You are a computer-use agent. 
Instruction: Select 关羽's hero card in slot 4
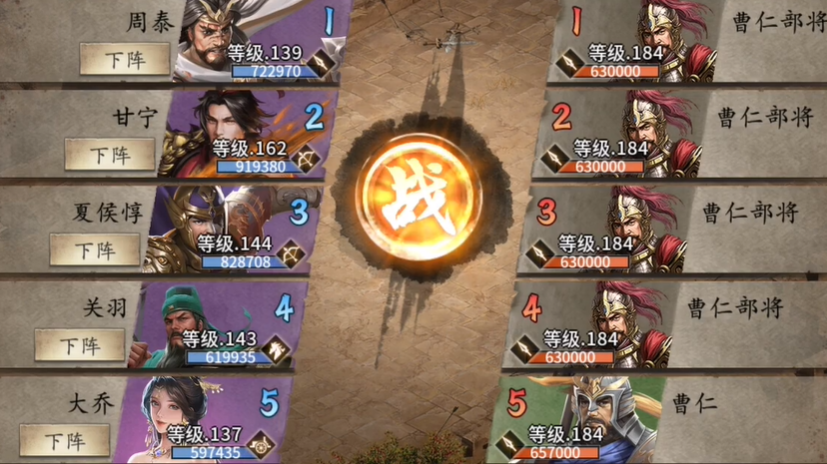(x=220, y=325)
